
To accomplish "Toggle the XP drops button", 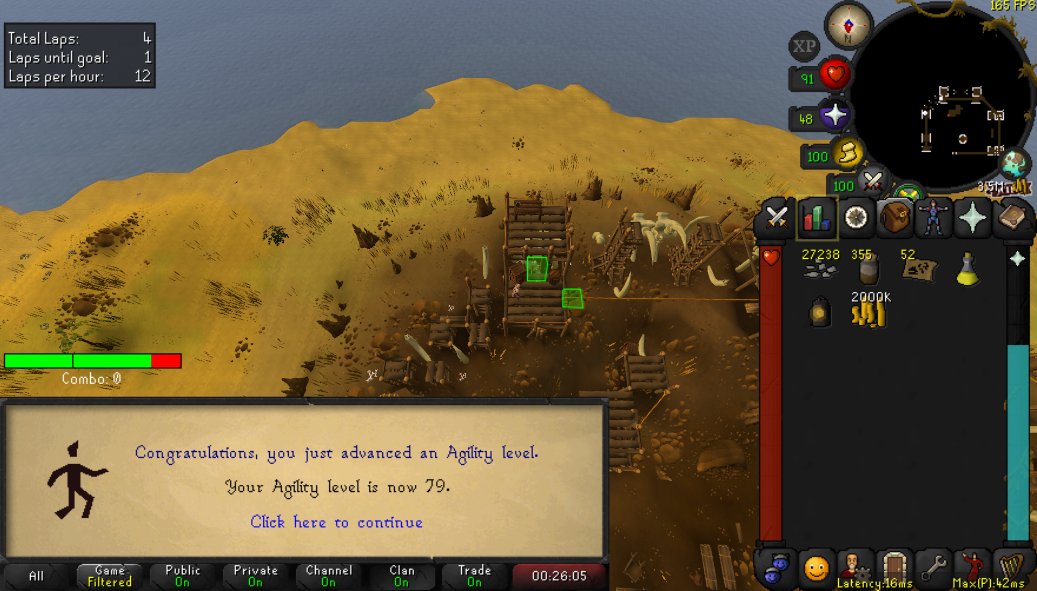I will coord(804,46).
